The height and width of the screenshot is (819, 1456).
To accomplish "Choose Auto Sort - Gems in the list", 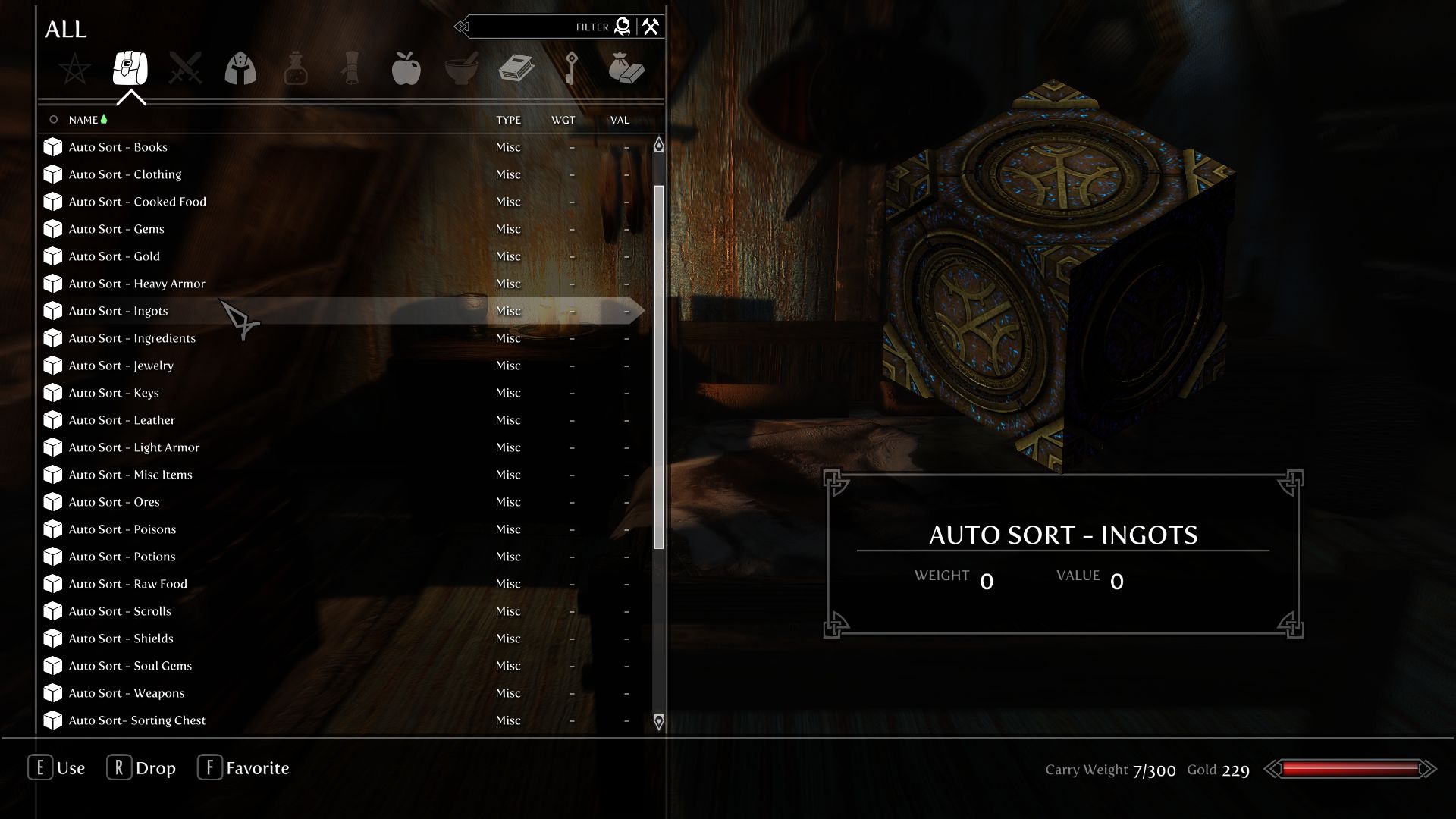I will [116, 229].
